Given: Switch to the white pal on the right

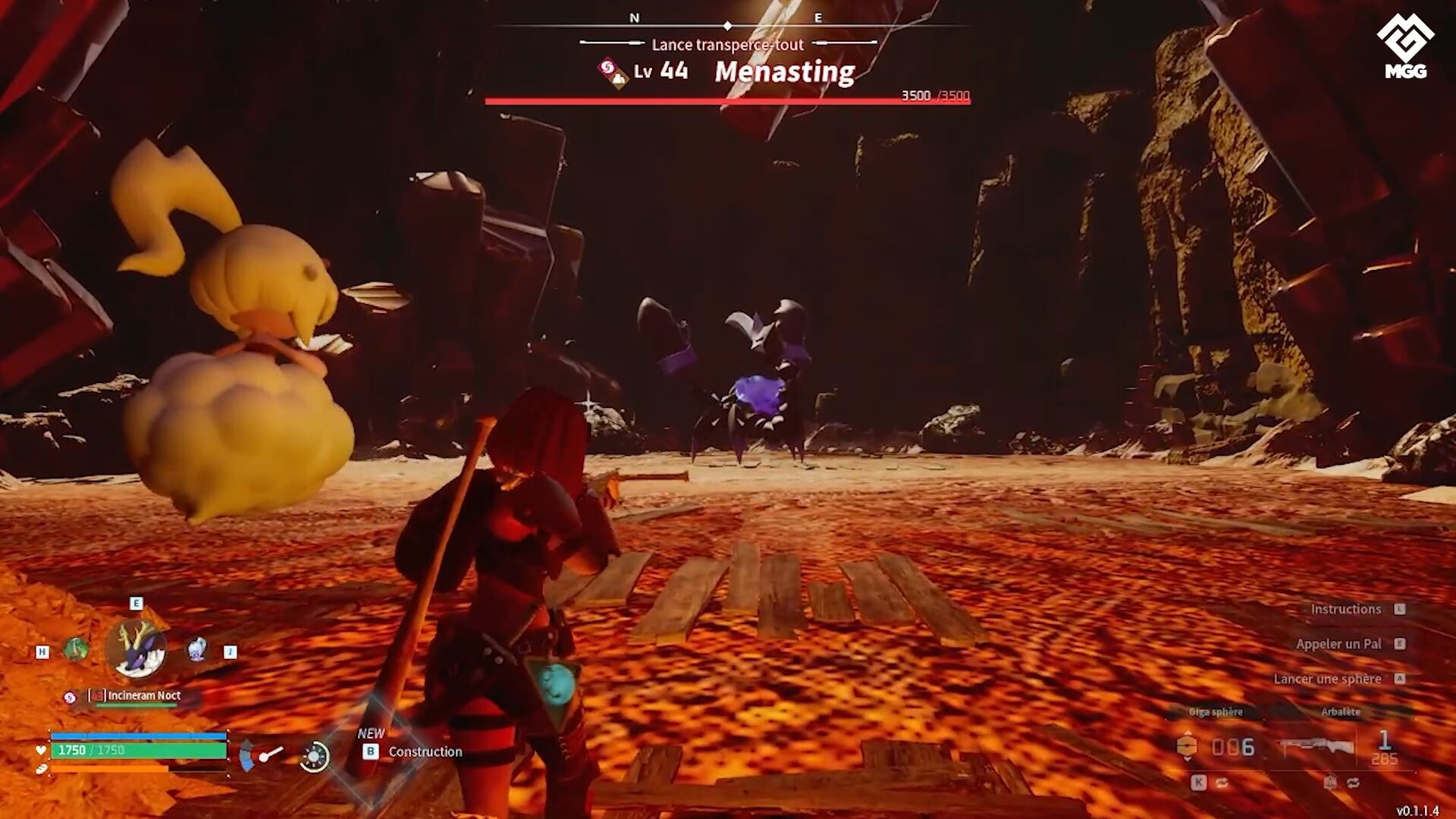Looking at the screenshot, I should [x=196, y=650].
